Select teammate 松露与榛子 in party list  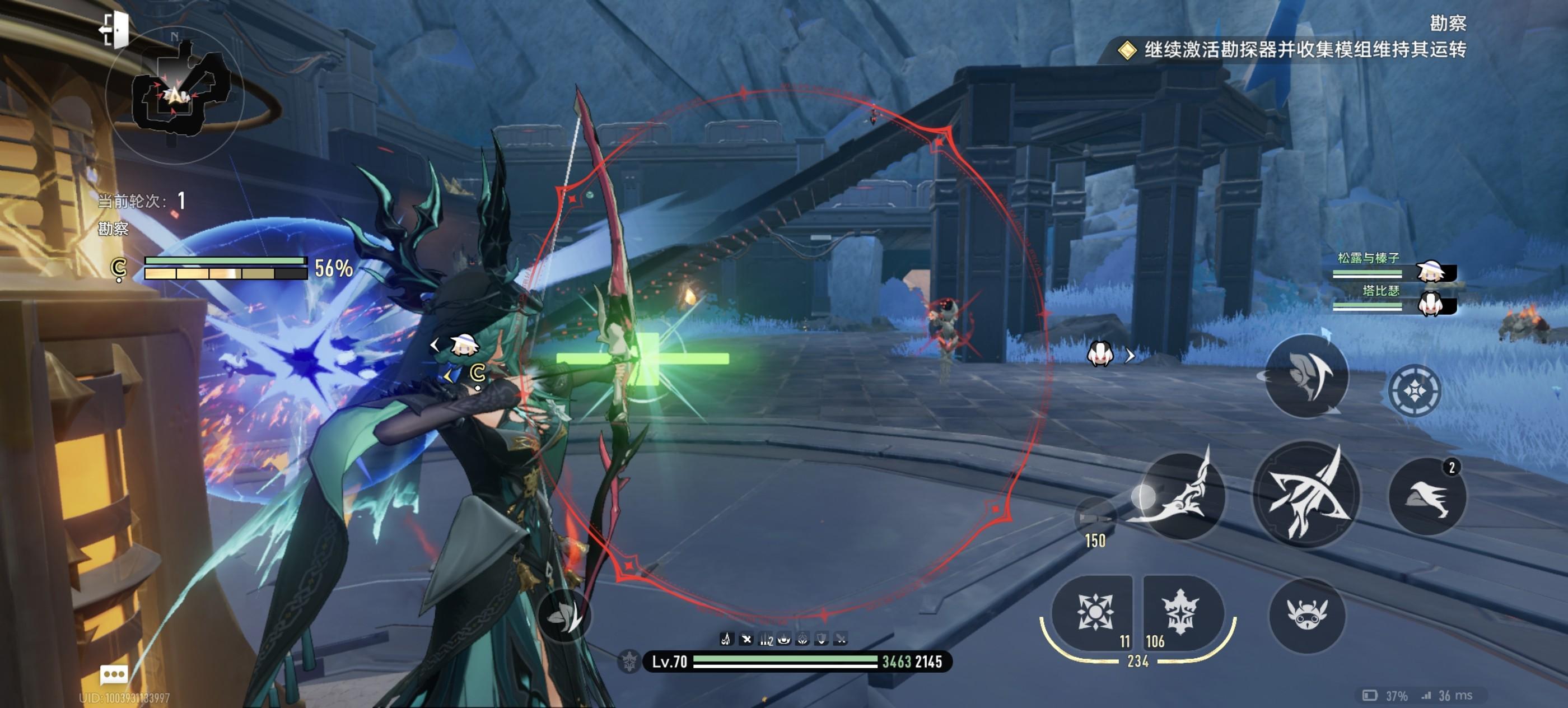[1393, 268]
